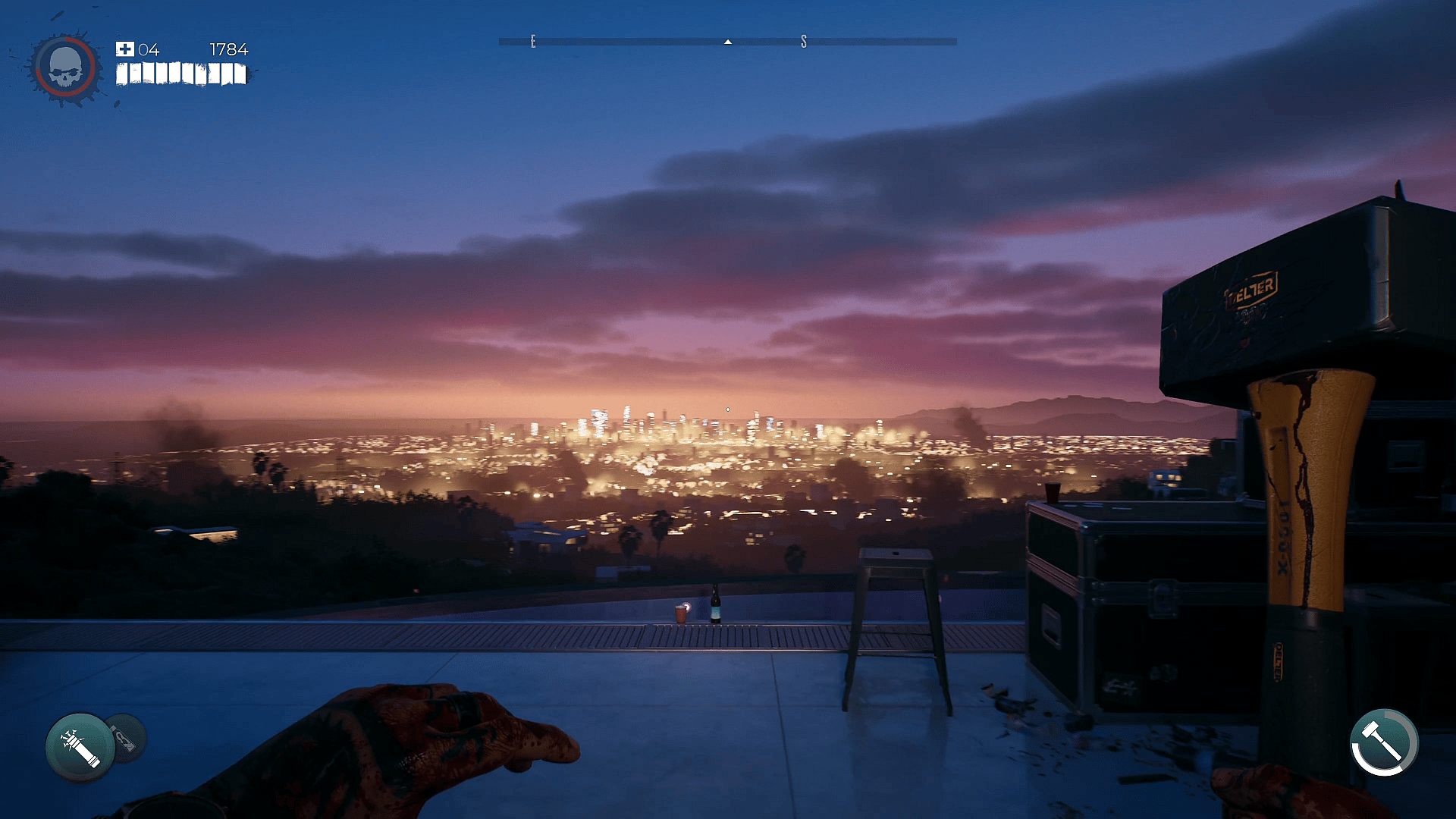Viewport: 1456px width, 819px height.
Task: Click the compass bar's south marker
Action: [x=804, y=42]
